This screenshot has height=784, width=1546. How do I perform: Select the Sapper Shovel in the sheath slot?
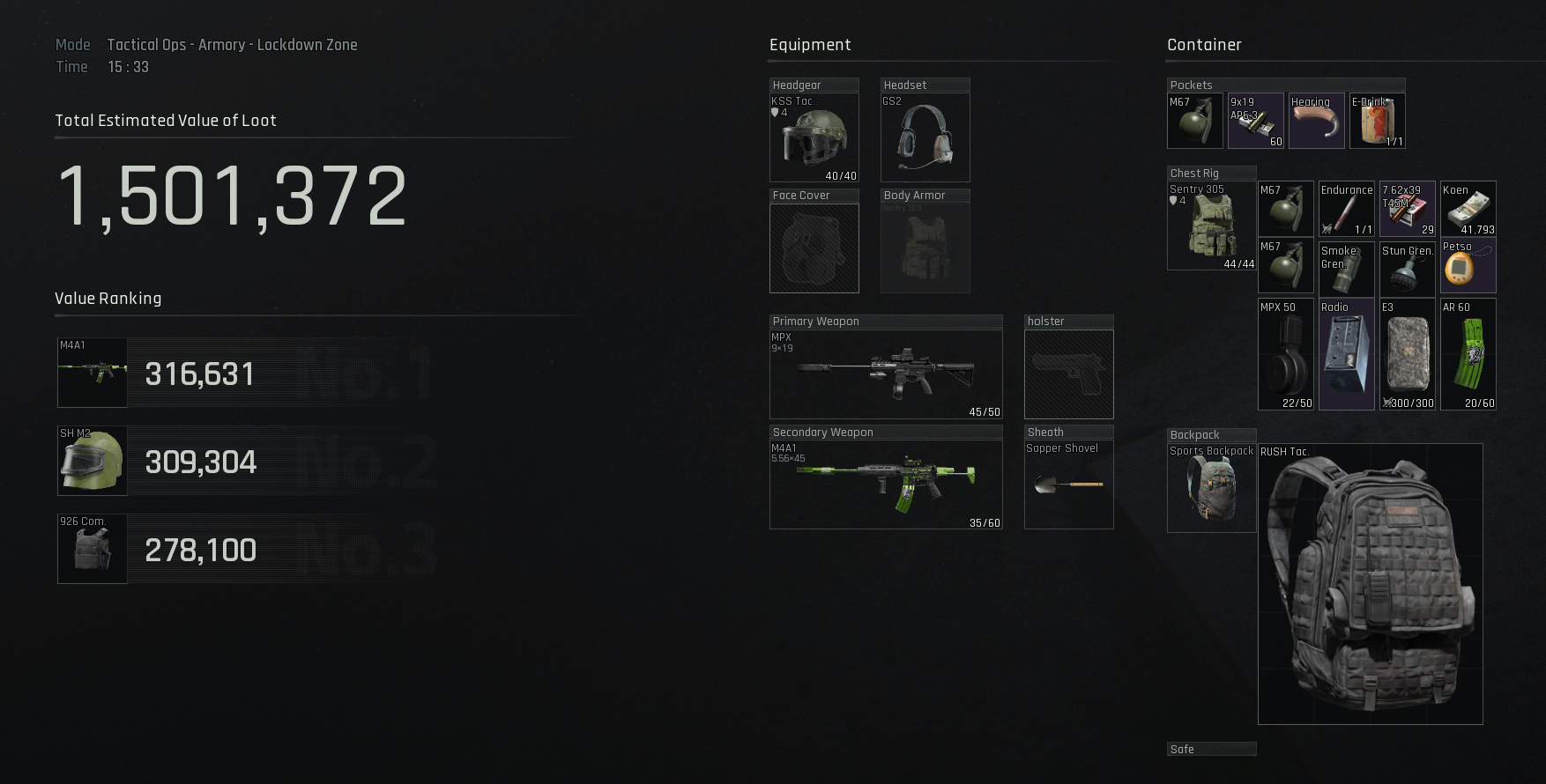[x=1068, y=484]
